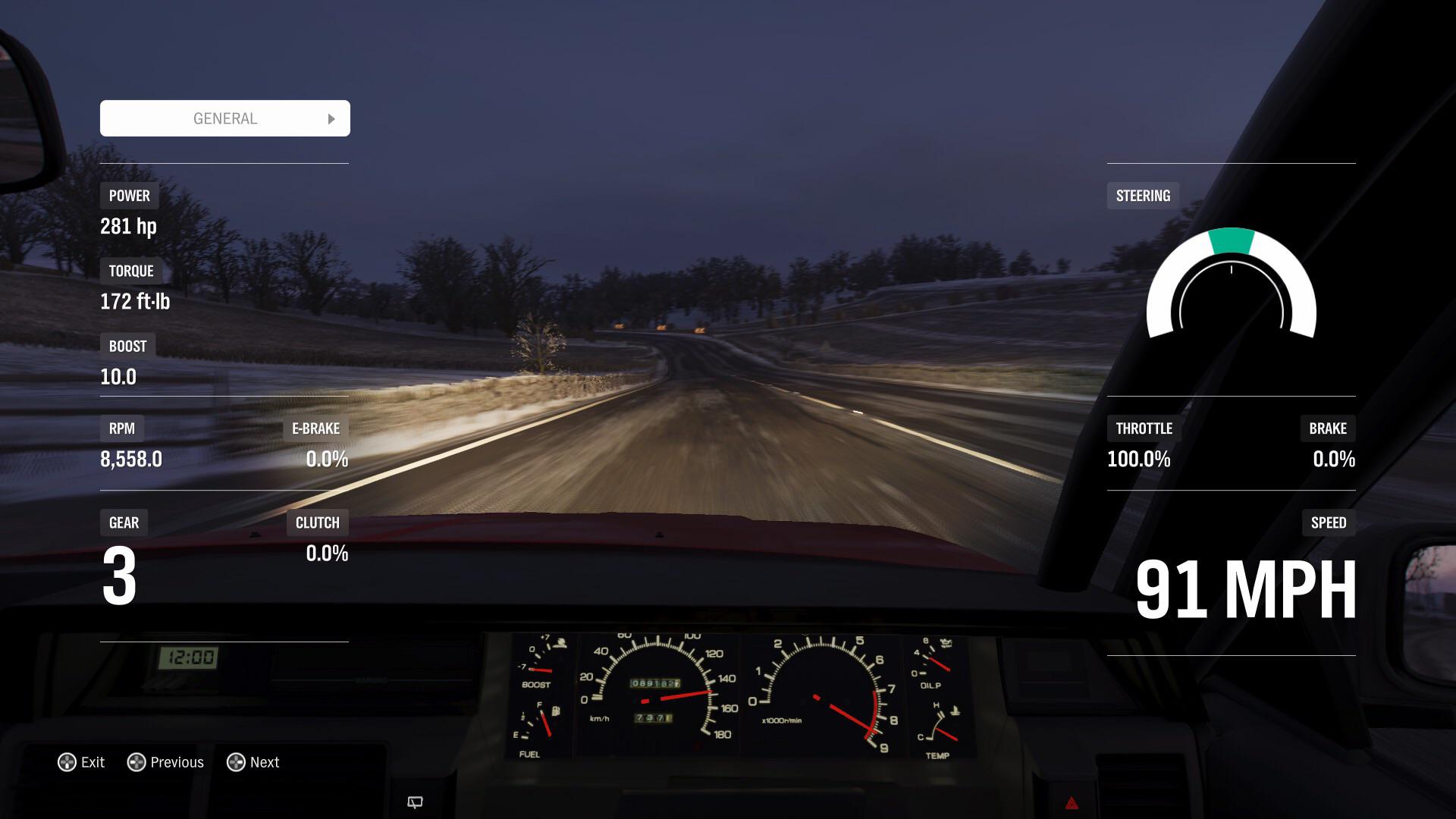
Task: Click the right arrow on GENERAL selector
Action: (x=331, y=118)
